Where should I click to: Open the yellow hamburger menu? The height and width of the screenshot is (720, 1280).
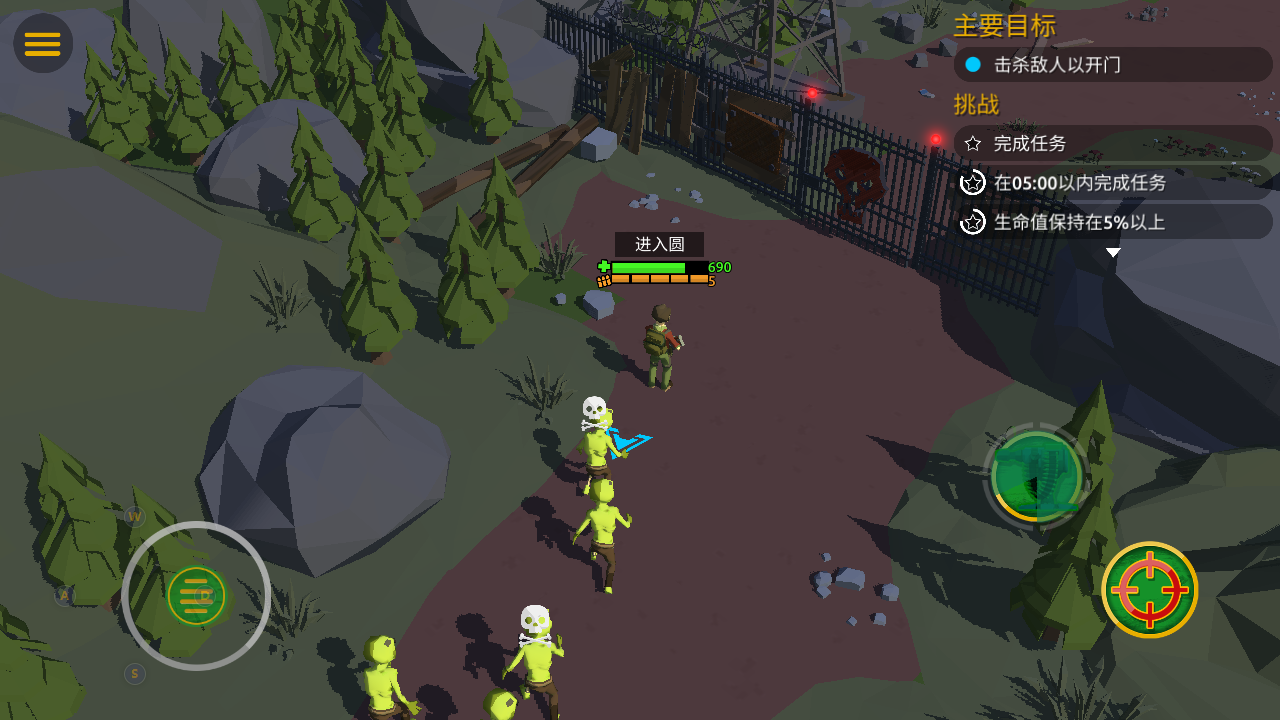pyautogui.click(x=43, y=44)
